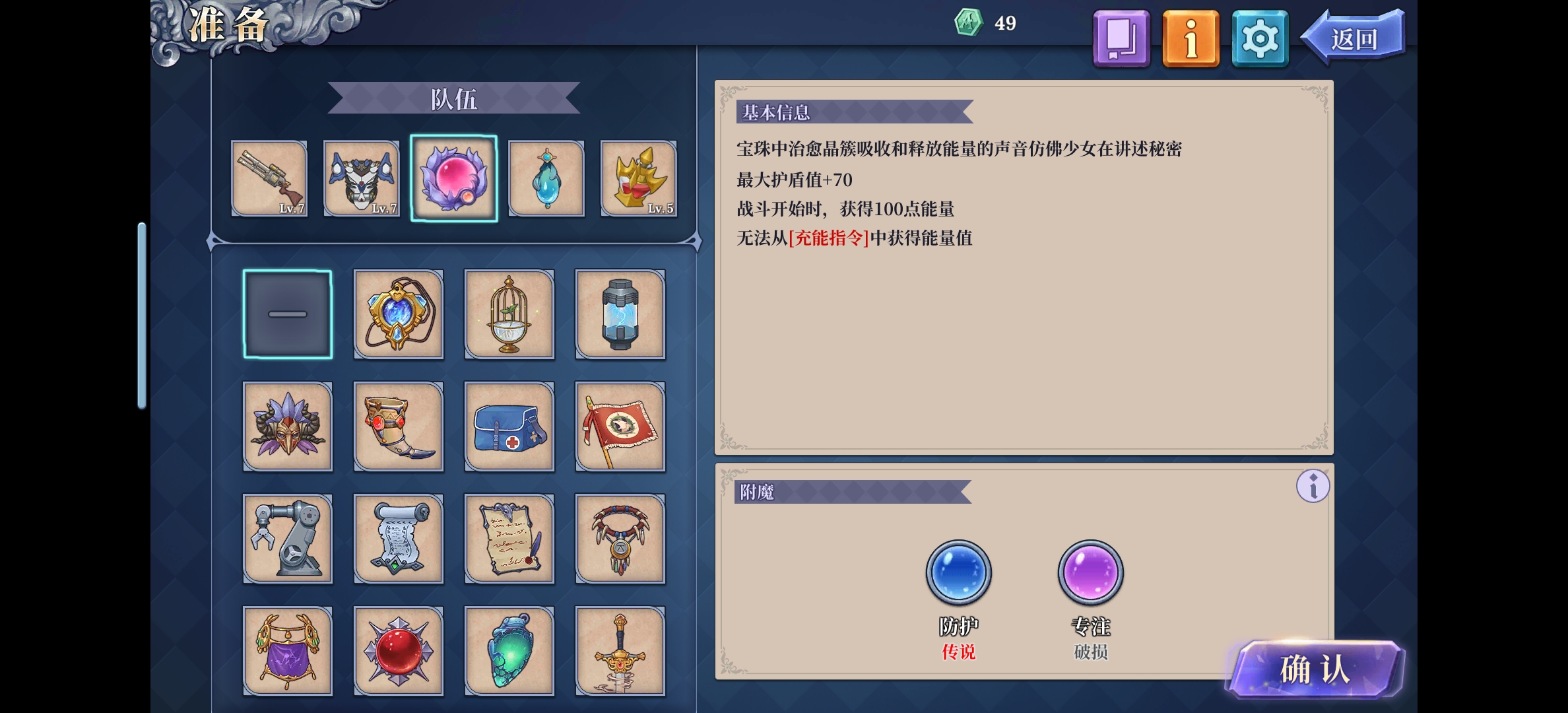Select the rifle weapon Lv.7 slot
Image resolution: width=1568 pixels, height=713 pixels.
click(x=271, y=178)
